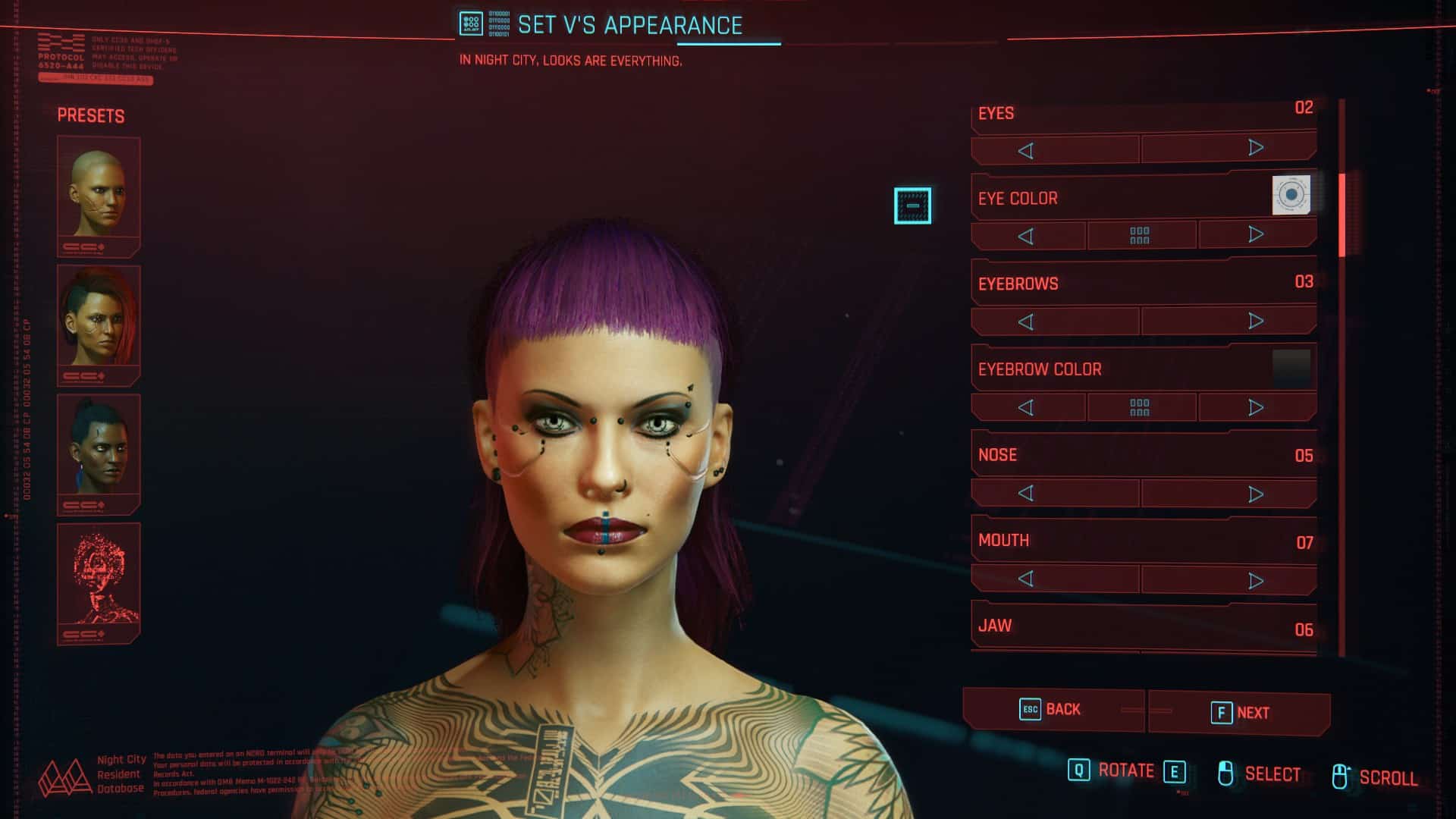Switch to next Eye Color
1456x819 pixels.
pos(1255,234)
